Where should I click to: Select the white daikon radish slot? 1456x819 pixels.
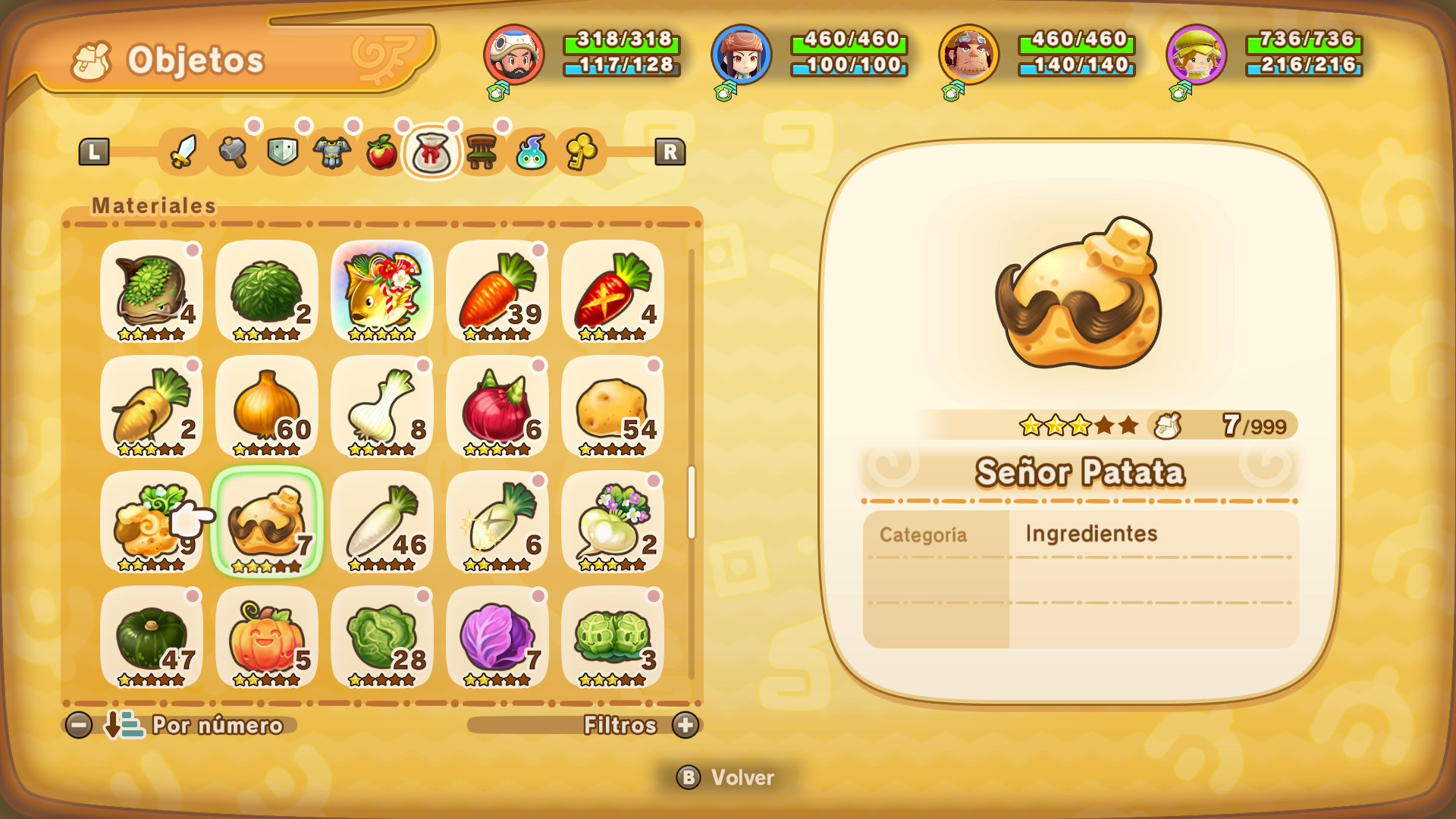[x=382, y=522]
